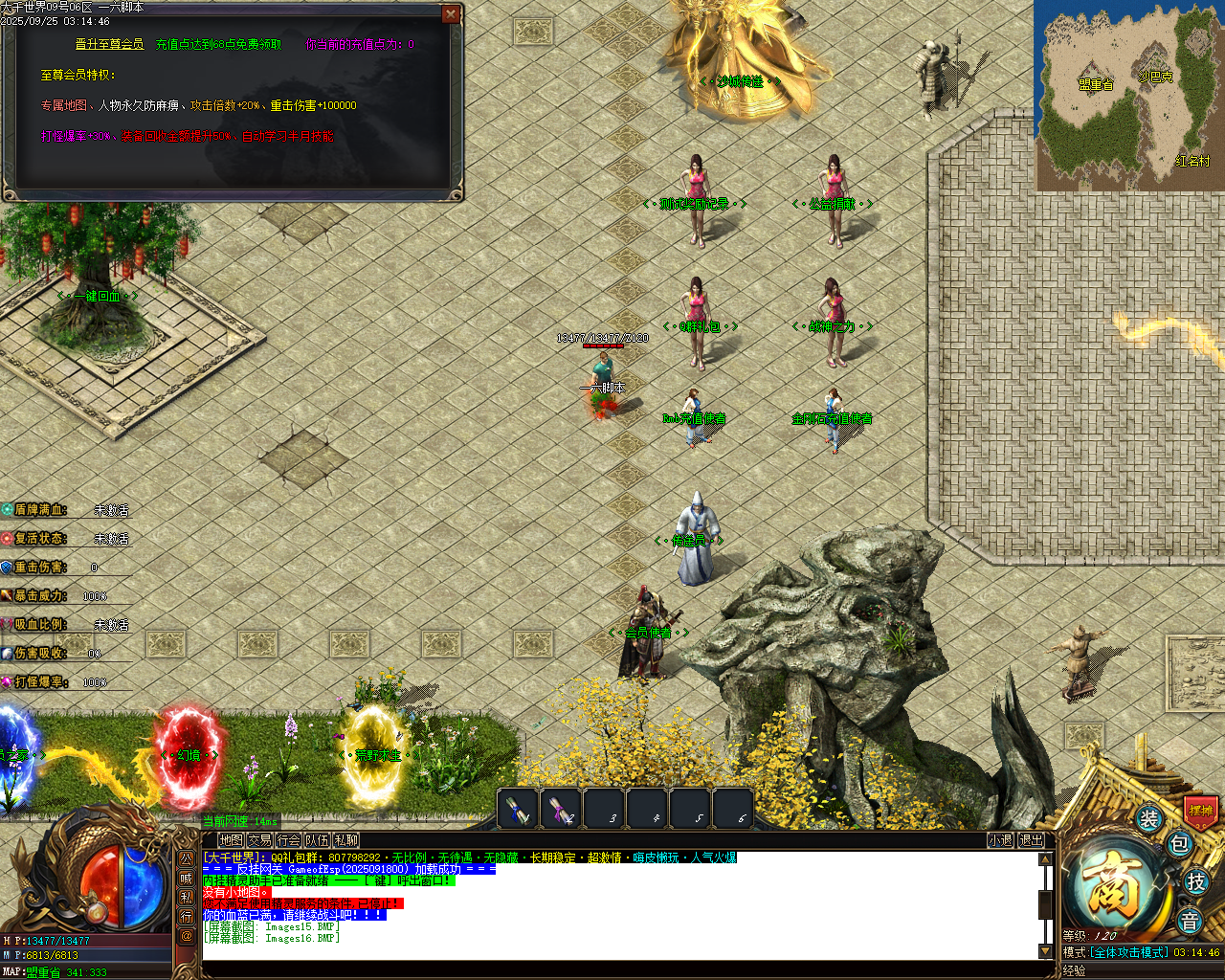Select the 行 guild chat channel icon
Screen dimensions: 1225x980
(x=187, y=915)
